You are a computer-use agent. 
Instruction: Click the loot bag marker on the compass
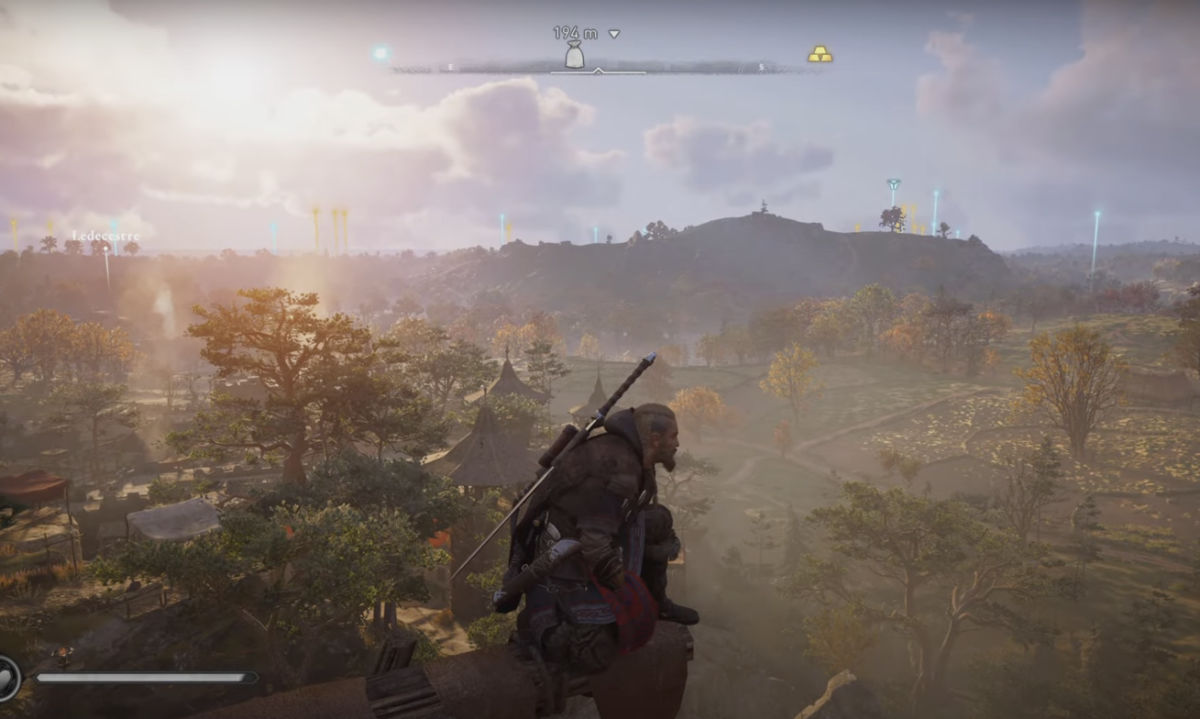[574, 55]
